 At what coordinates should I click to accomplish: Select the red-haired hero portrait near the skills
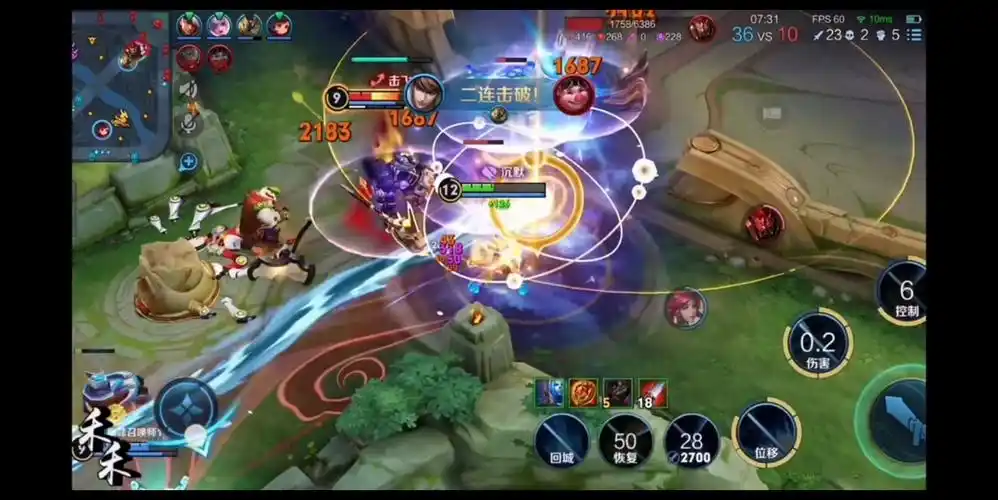pyautogui.click(x=685, y=307)
